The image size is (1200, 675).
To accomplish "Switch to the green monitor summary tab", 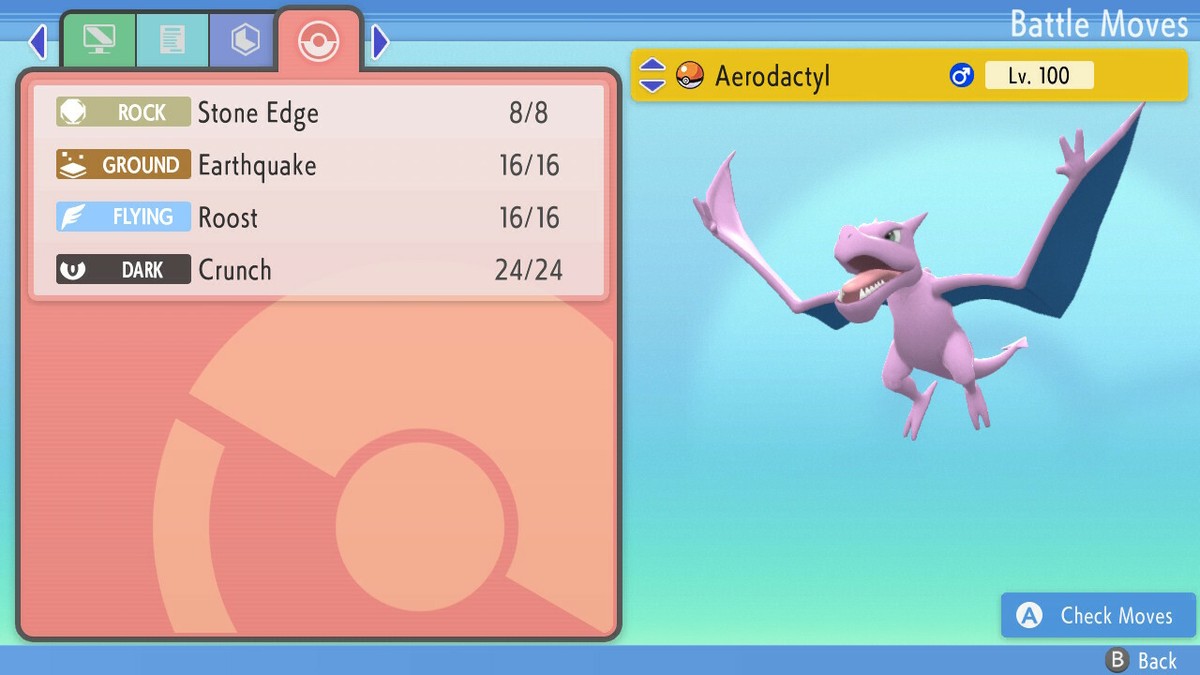I will (x=99, y=40).
